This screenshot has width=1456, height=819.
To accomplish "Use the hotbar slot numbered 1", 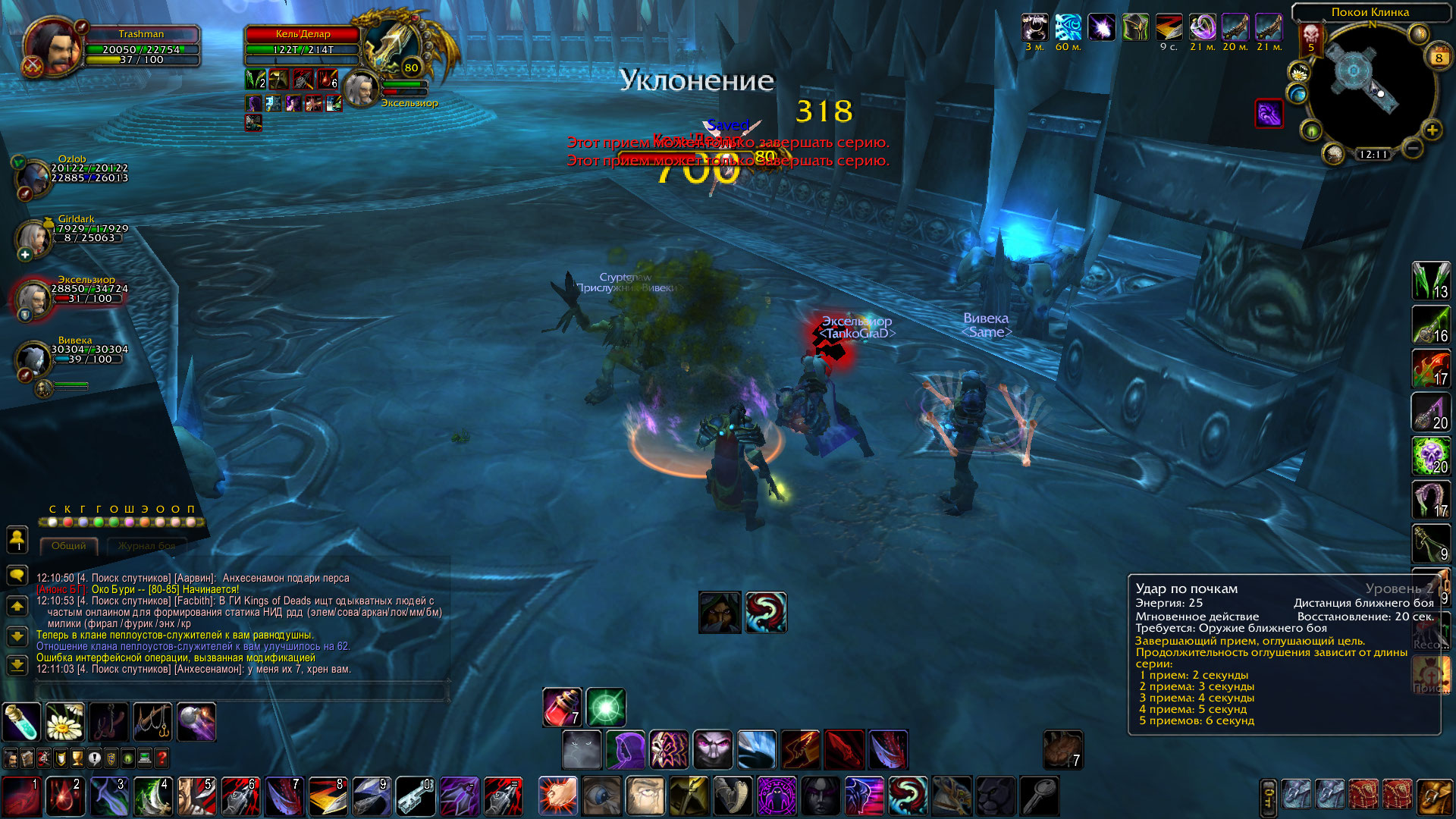I will 21,796.
